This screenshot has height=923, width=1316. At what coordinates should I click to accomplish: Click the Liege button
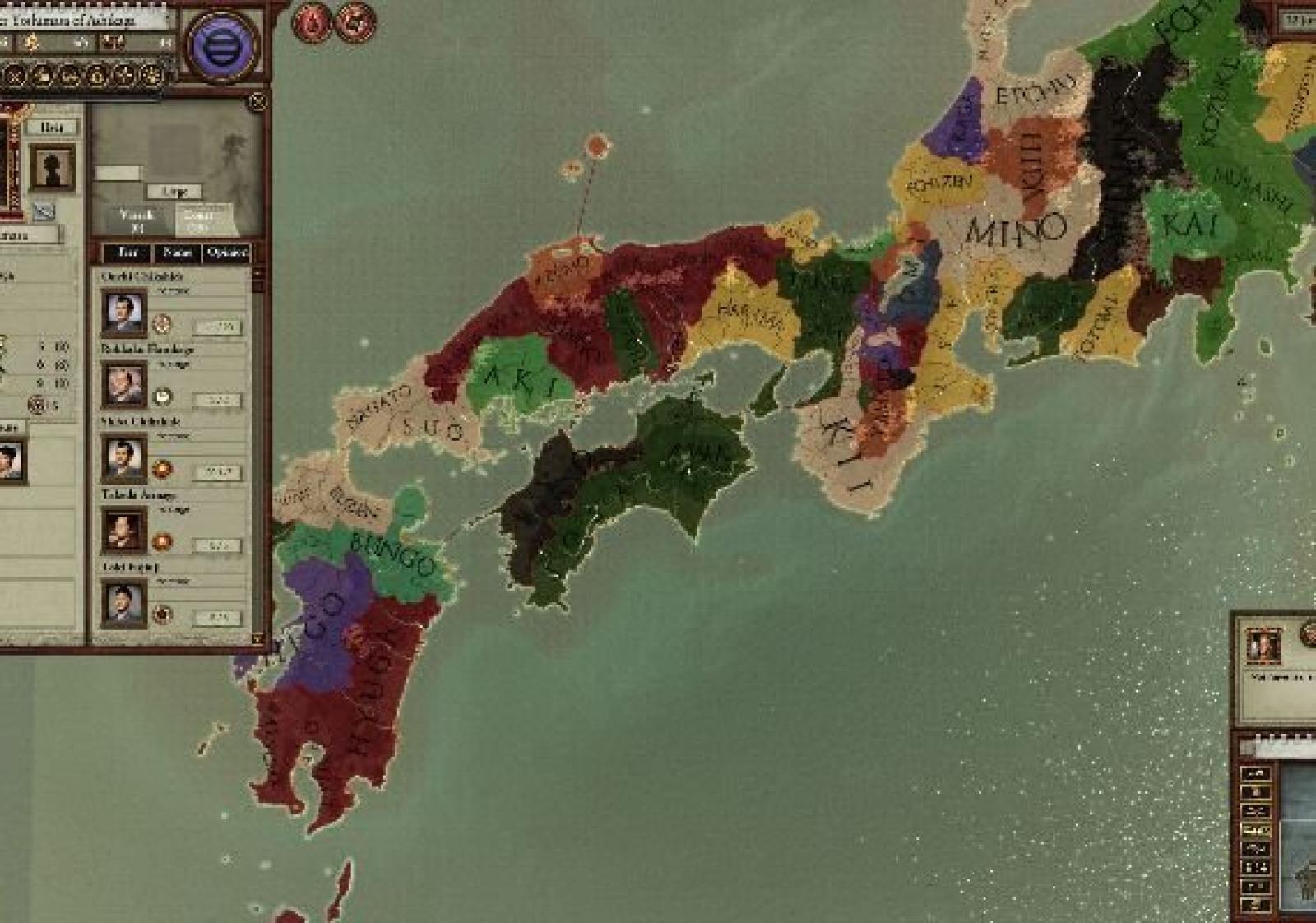click(174, 192)
